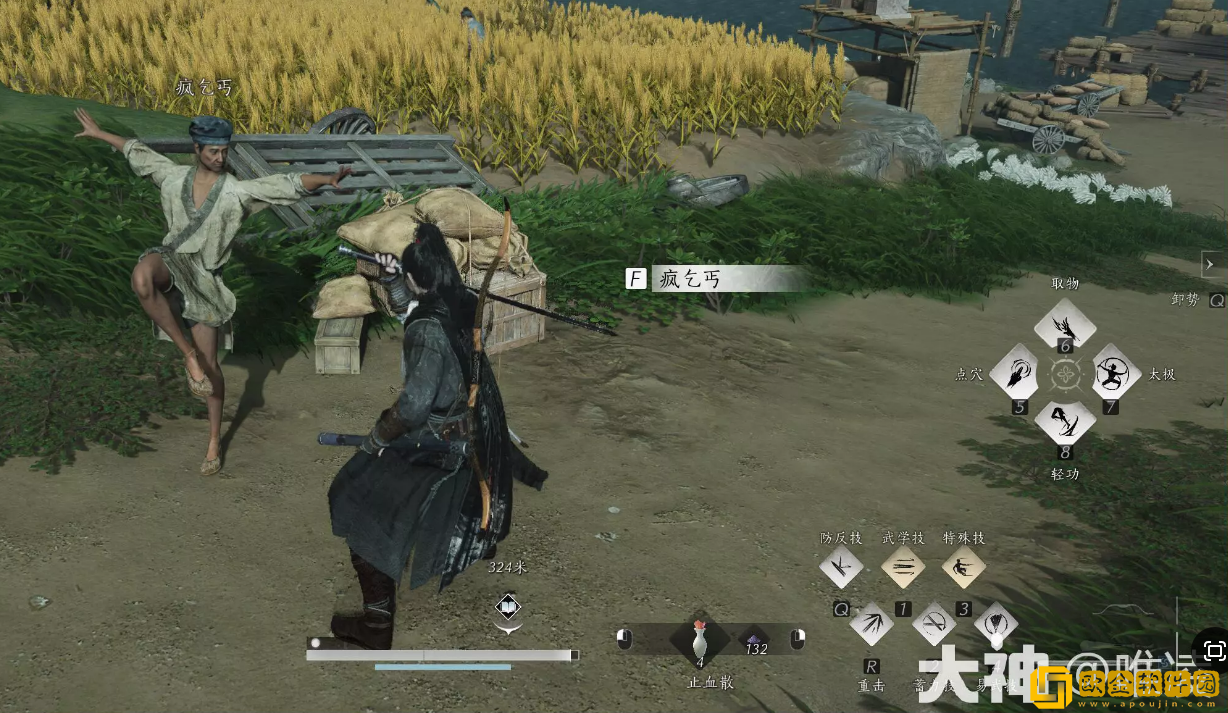Expand the arrow panel at right edge

(1213, 264)
